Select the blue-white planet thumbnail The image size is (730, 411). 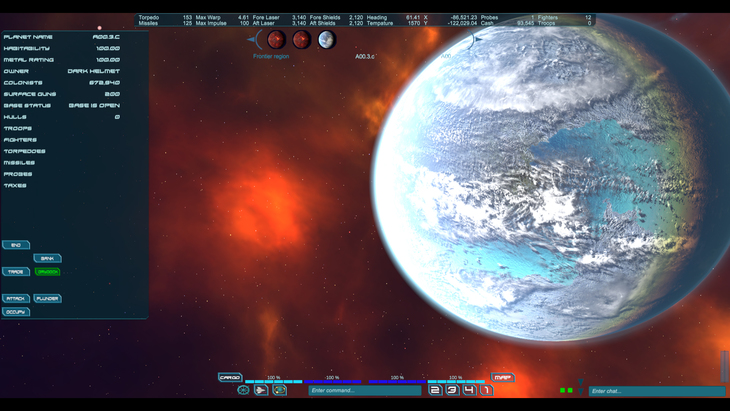coord(326,40)
